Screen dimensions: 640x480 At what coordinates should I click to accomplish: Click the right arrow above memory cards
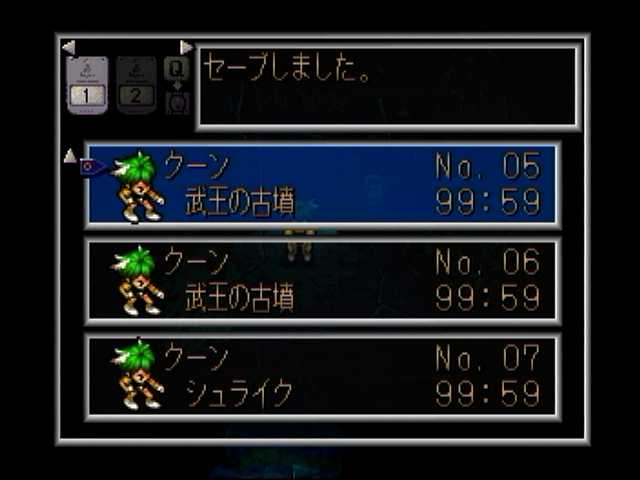186,46
